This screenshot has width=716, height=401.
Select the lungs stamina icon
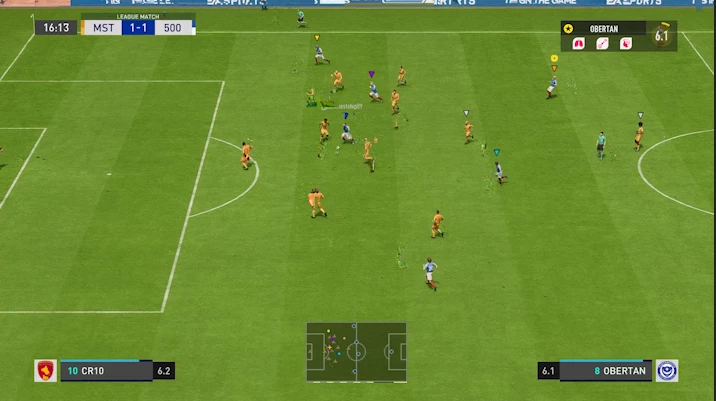click(x=577, y=43)
